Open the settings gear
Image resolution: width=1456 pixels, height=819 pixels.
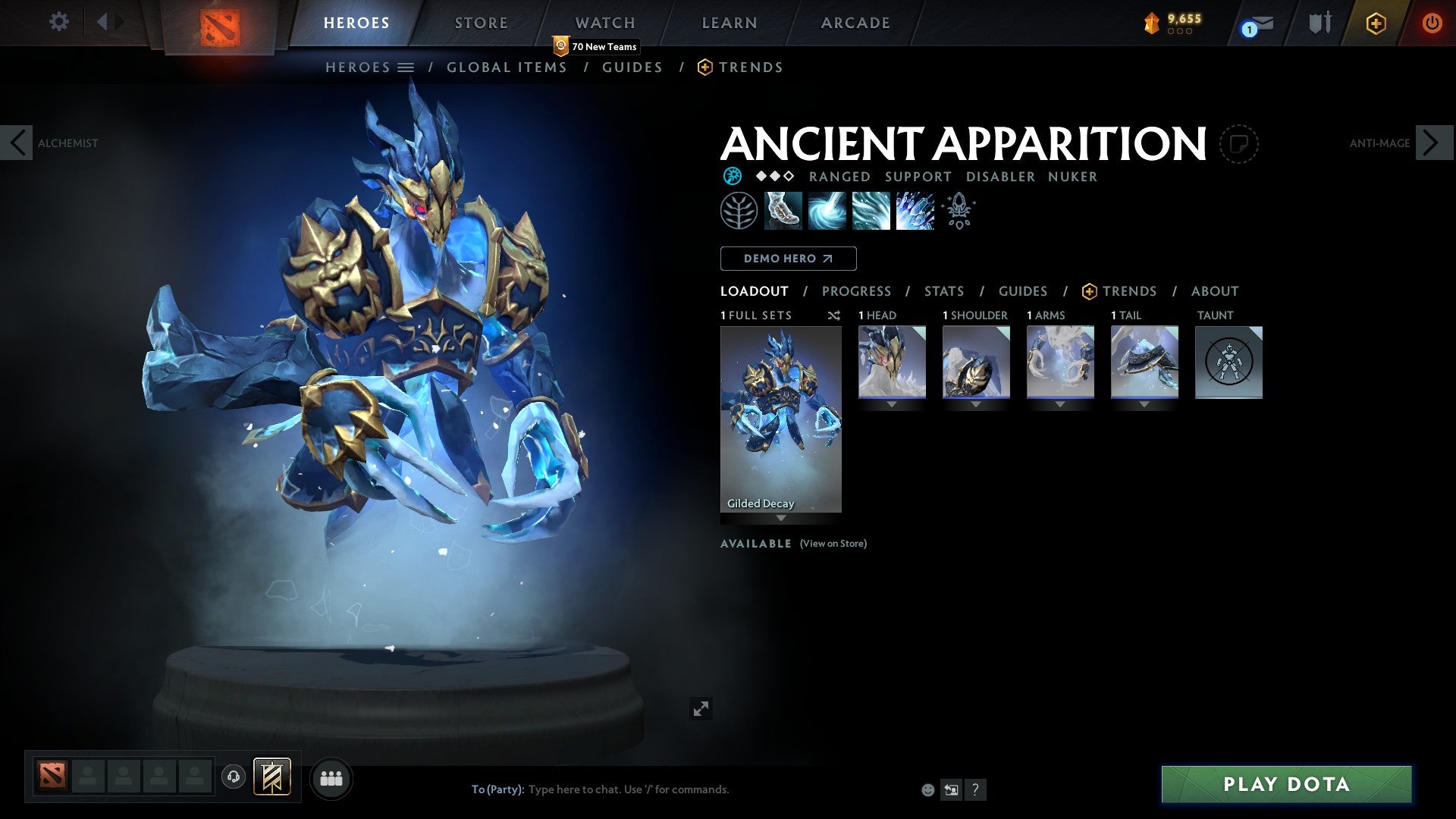pos(58,21)
